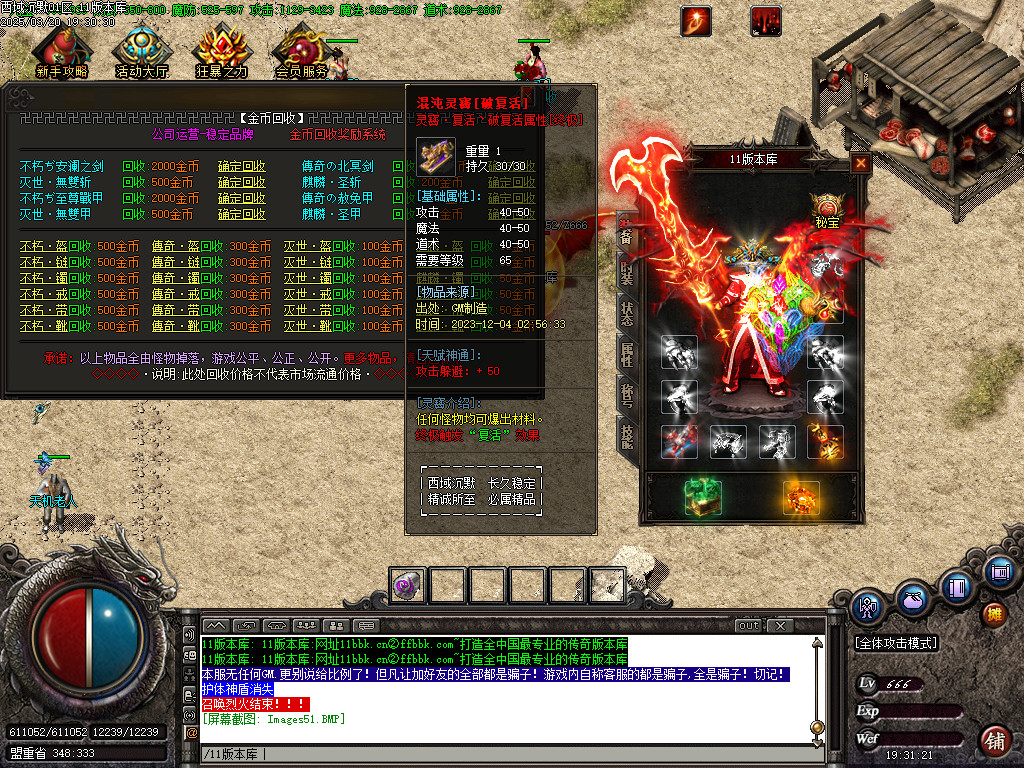Confirm recycling of 不朽·安澜之剑
The image size is (1024, 768).
point(242,166)
